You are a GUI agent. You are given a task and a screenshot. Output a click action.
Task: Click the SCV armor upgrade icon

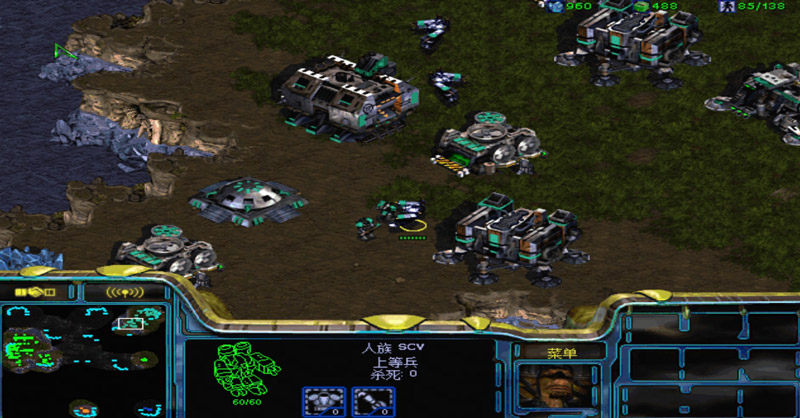[323, 401]
